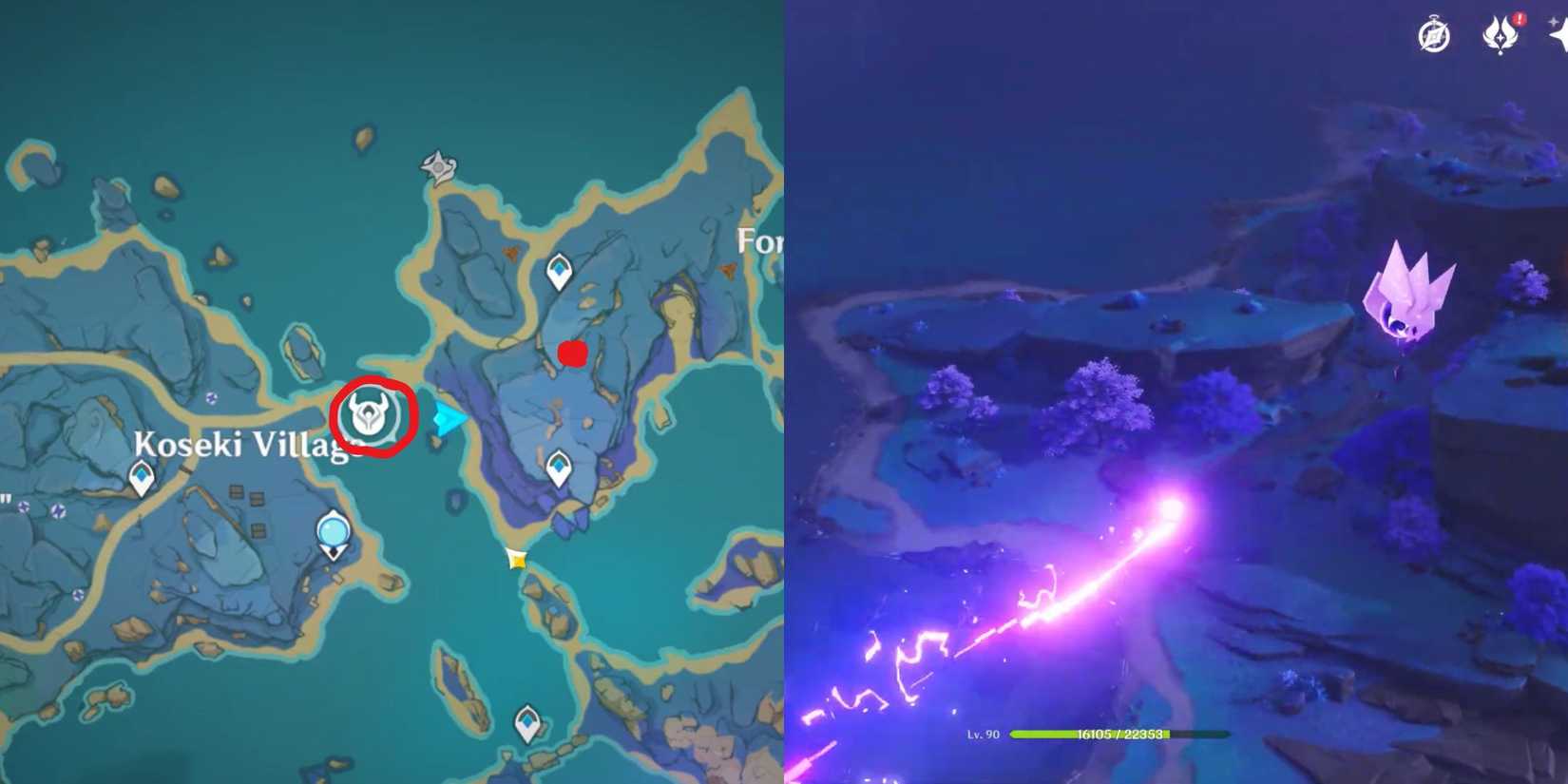Select the domain icon at map top
Viewport: 1568px width, 784px height.
point(437,165)
